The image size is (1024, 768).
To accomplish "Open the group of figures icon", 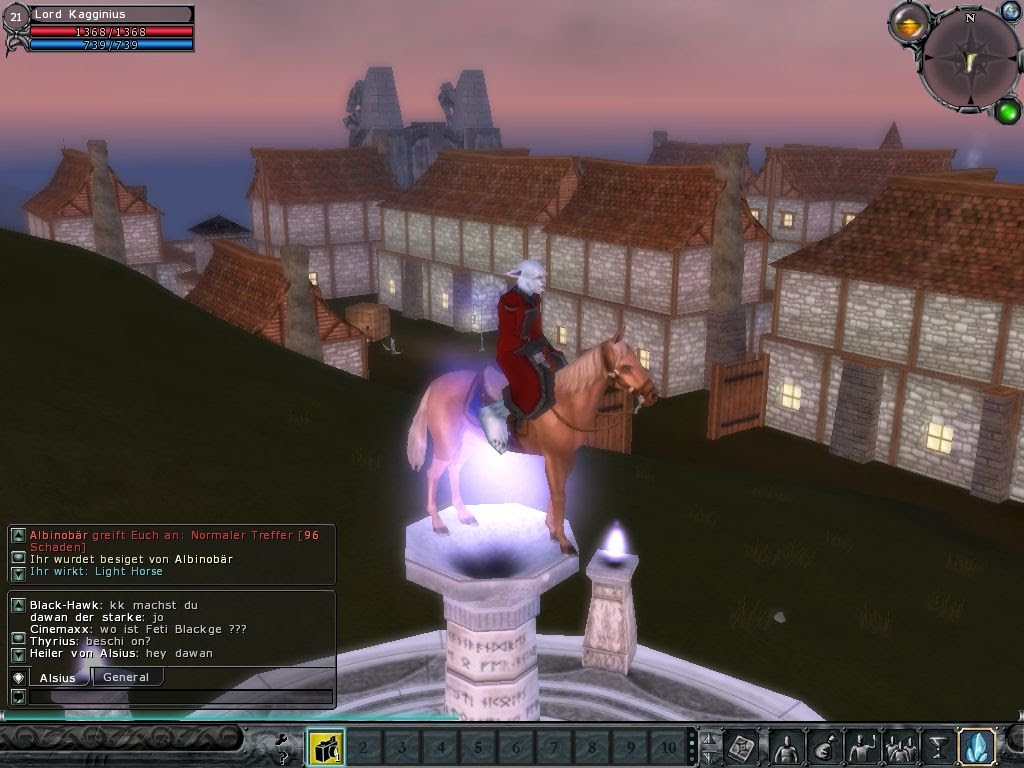I will click(x=900, y=746).
